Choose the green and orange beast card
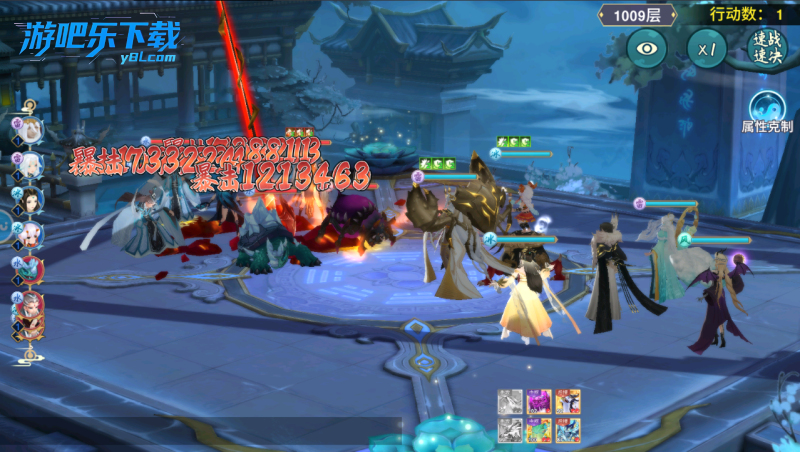Image resolution: width=800 pixels, height=452 pixels. (539, 430)
